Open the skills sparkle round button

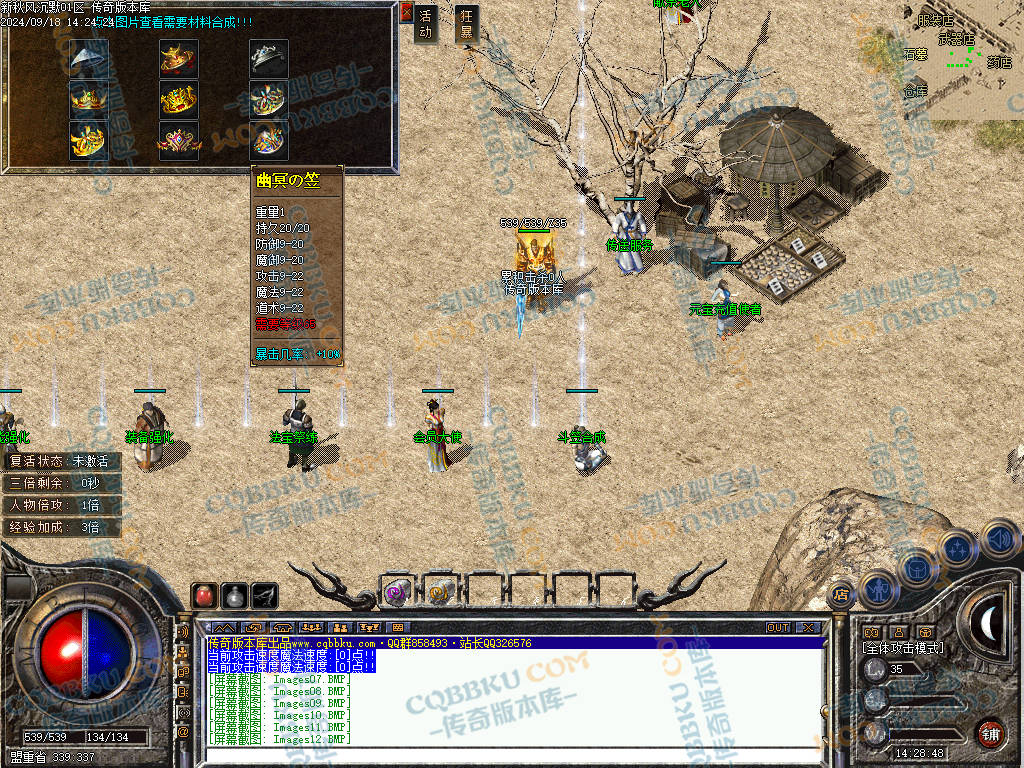(x=958, y=548)
